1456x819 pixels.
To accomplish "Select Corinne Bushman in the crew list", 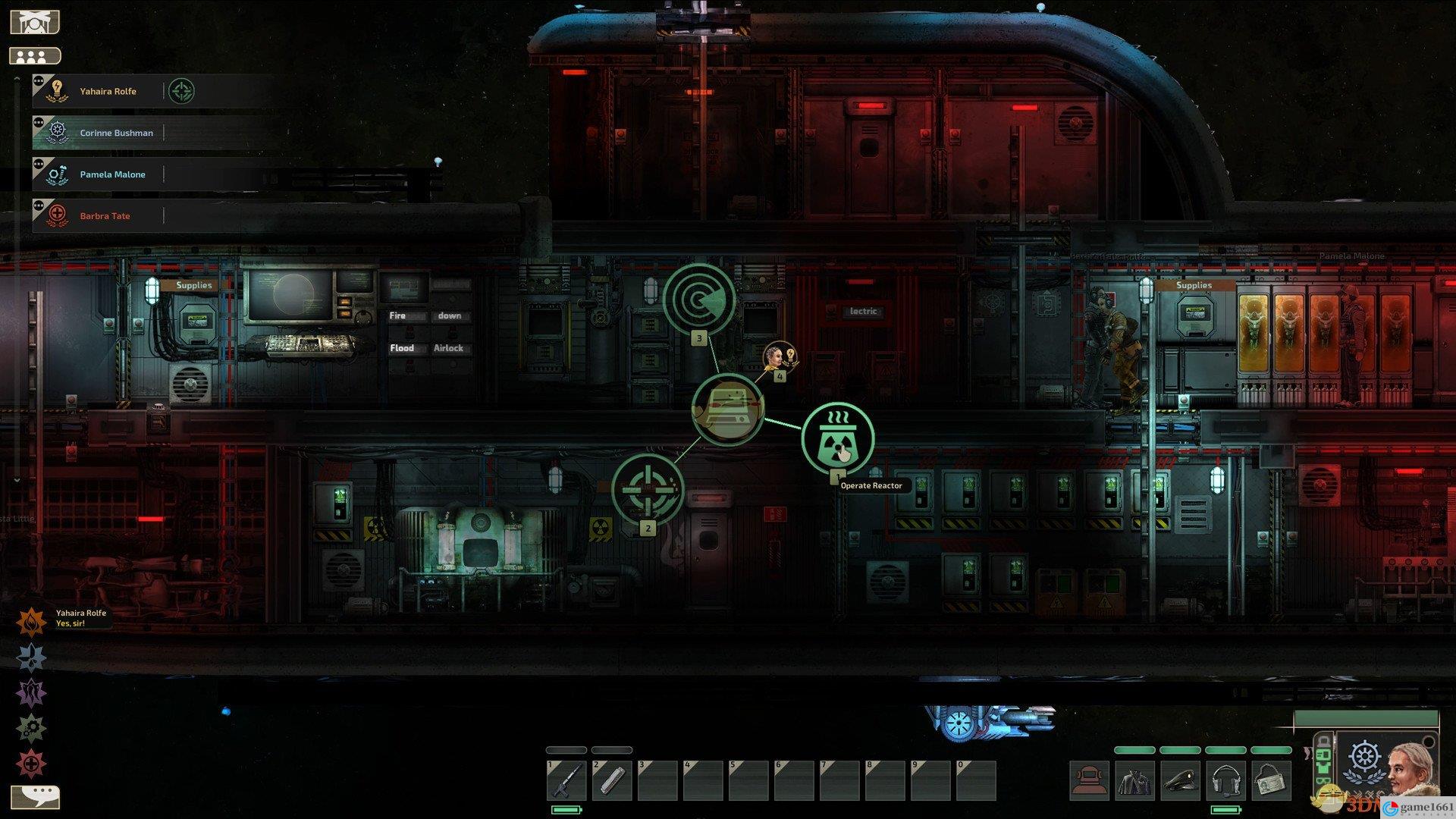I will pyautogui.click(x=116, y=133).
